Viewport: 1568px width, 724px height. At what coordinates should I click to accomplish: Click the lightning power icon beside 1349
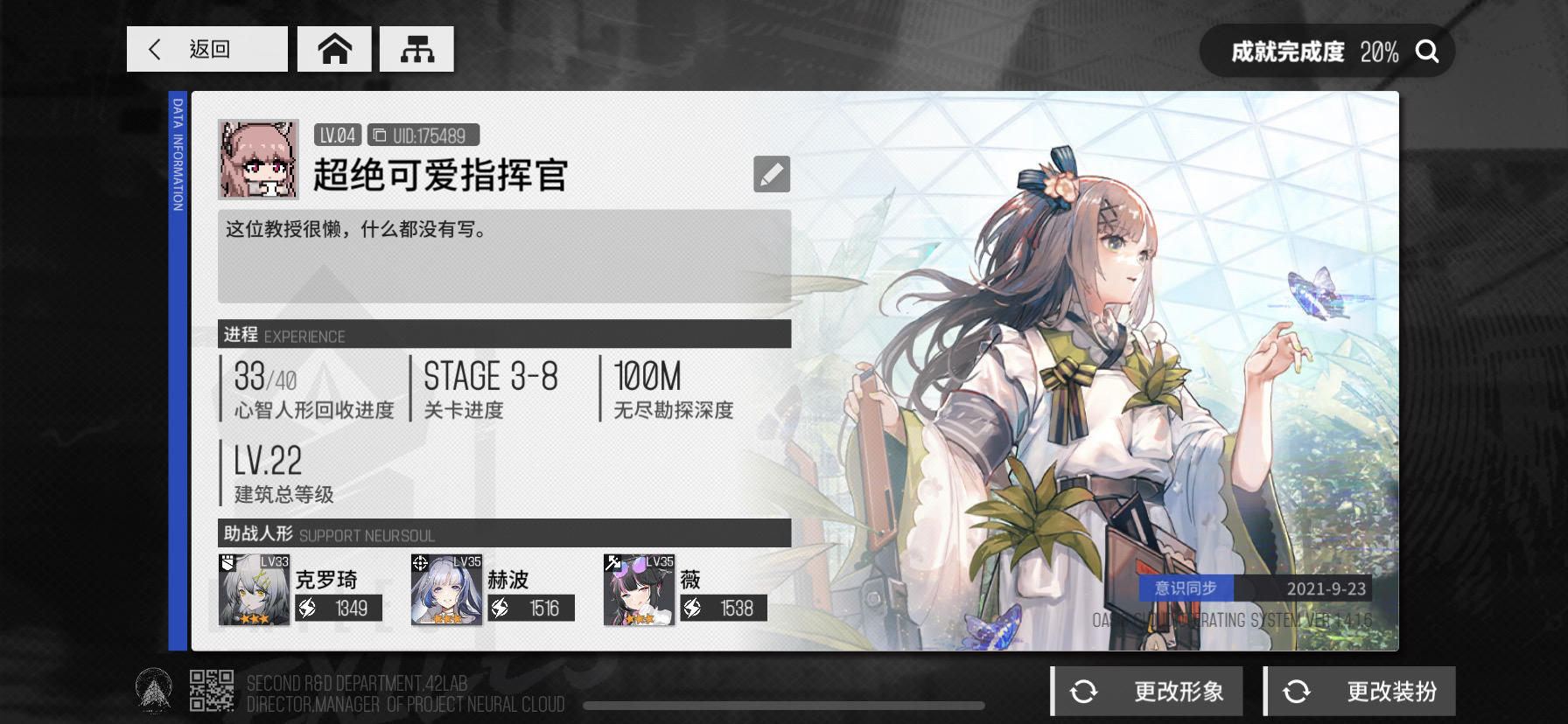pyautogui.click(x=306, y=607)
